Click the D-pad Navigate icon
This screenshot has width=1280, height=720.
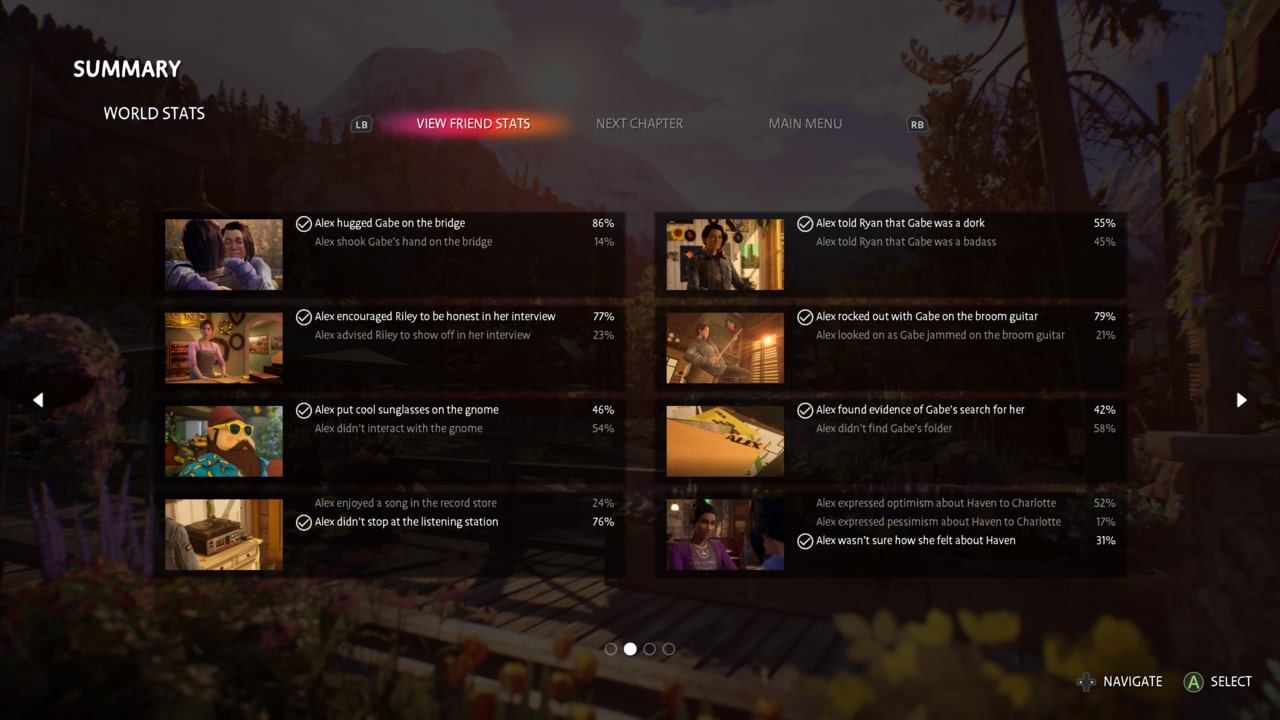click(1086, 682)
